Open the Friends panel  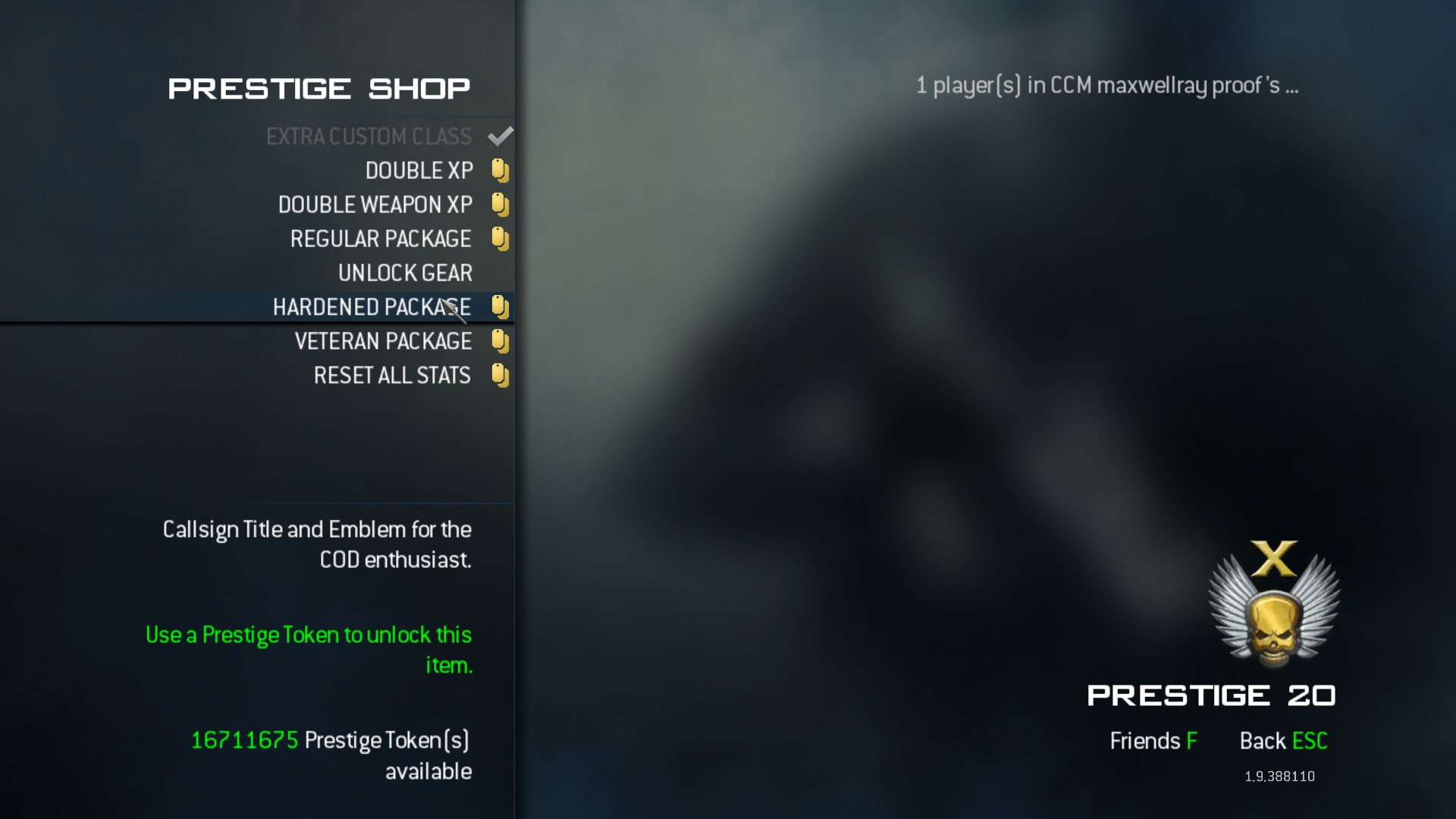(x=1153, y=741)
